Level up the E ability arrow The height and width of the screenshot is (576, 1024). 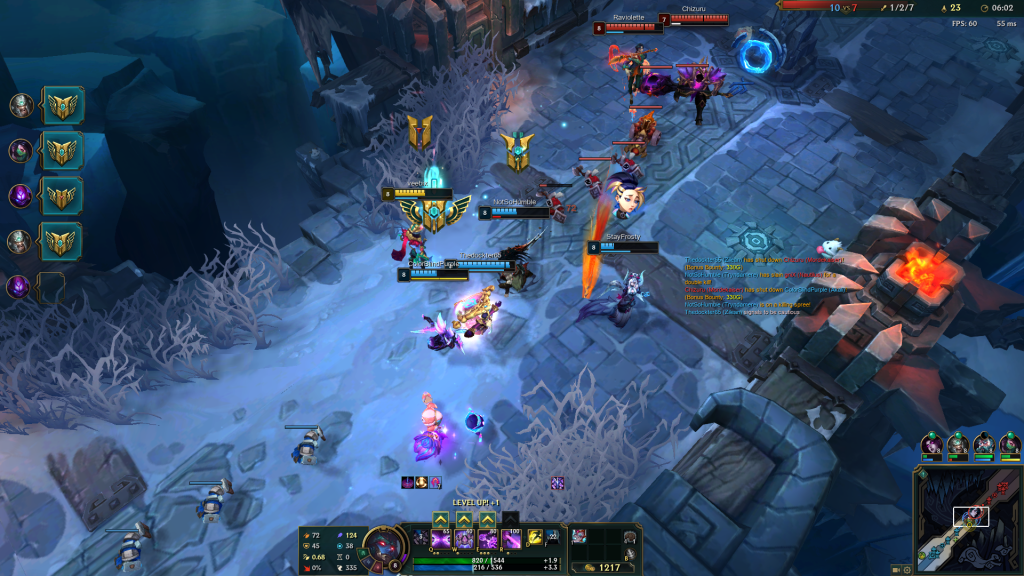point(487,519)
